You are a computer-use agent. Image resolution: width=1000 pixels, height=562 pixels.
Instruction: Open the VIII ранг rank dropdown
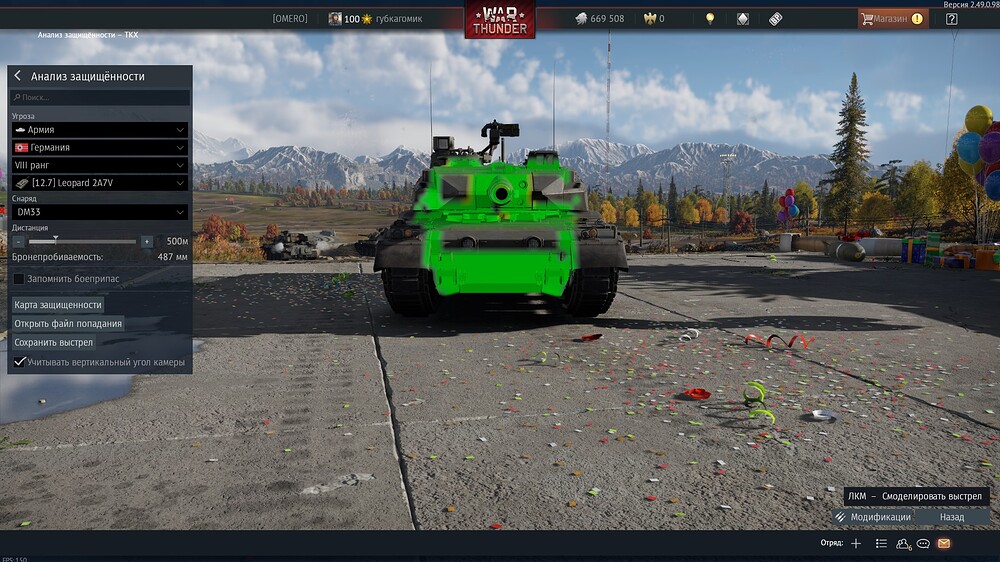[x=100, y=165]
